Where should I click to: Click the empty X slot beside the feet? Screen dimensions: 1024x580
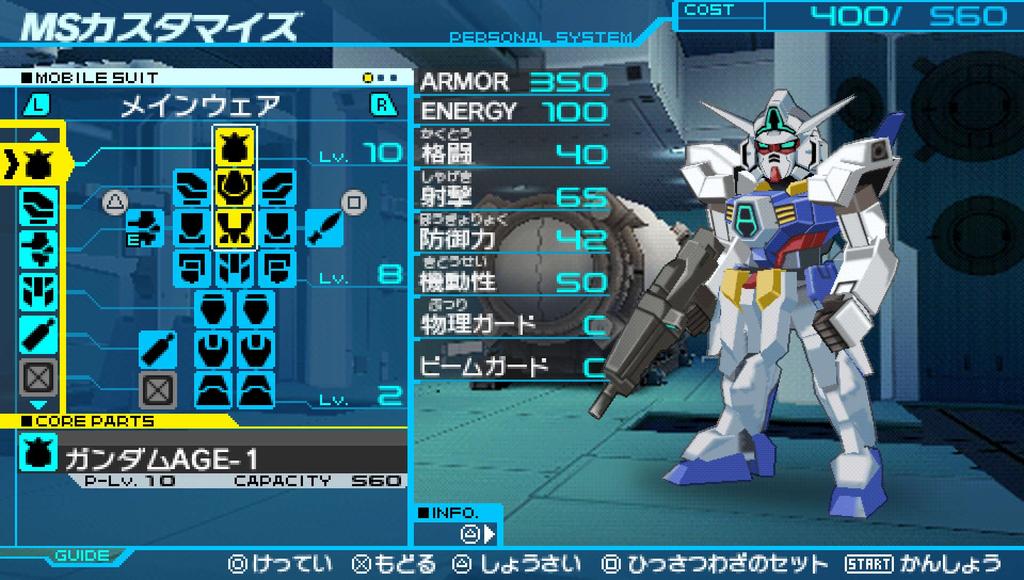tap(154, 388)
